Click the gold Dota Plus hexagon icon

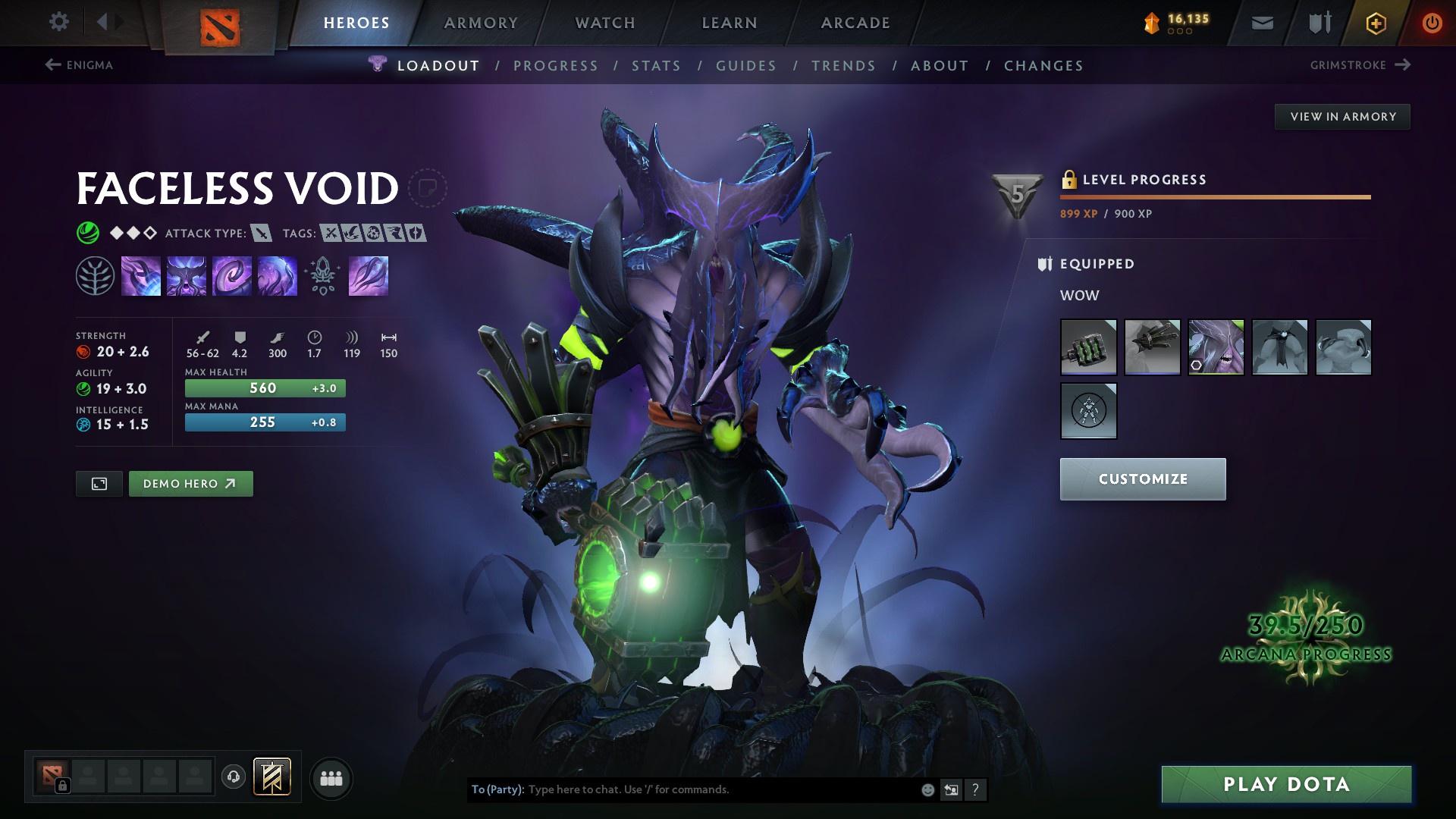pyautogui.click(x=1375, y=22)
